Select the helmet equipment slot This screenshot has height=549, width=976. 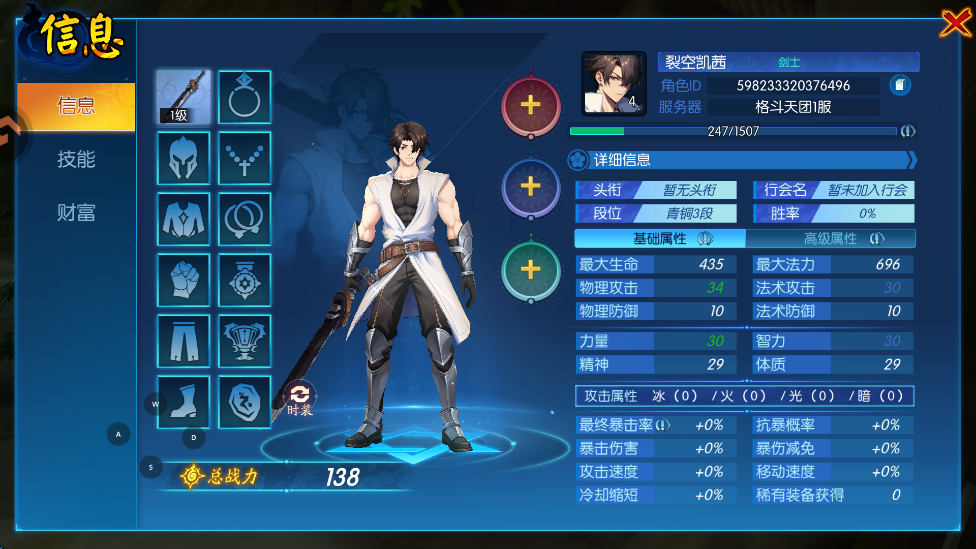[x=184, y=158]
